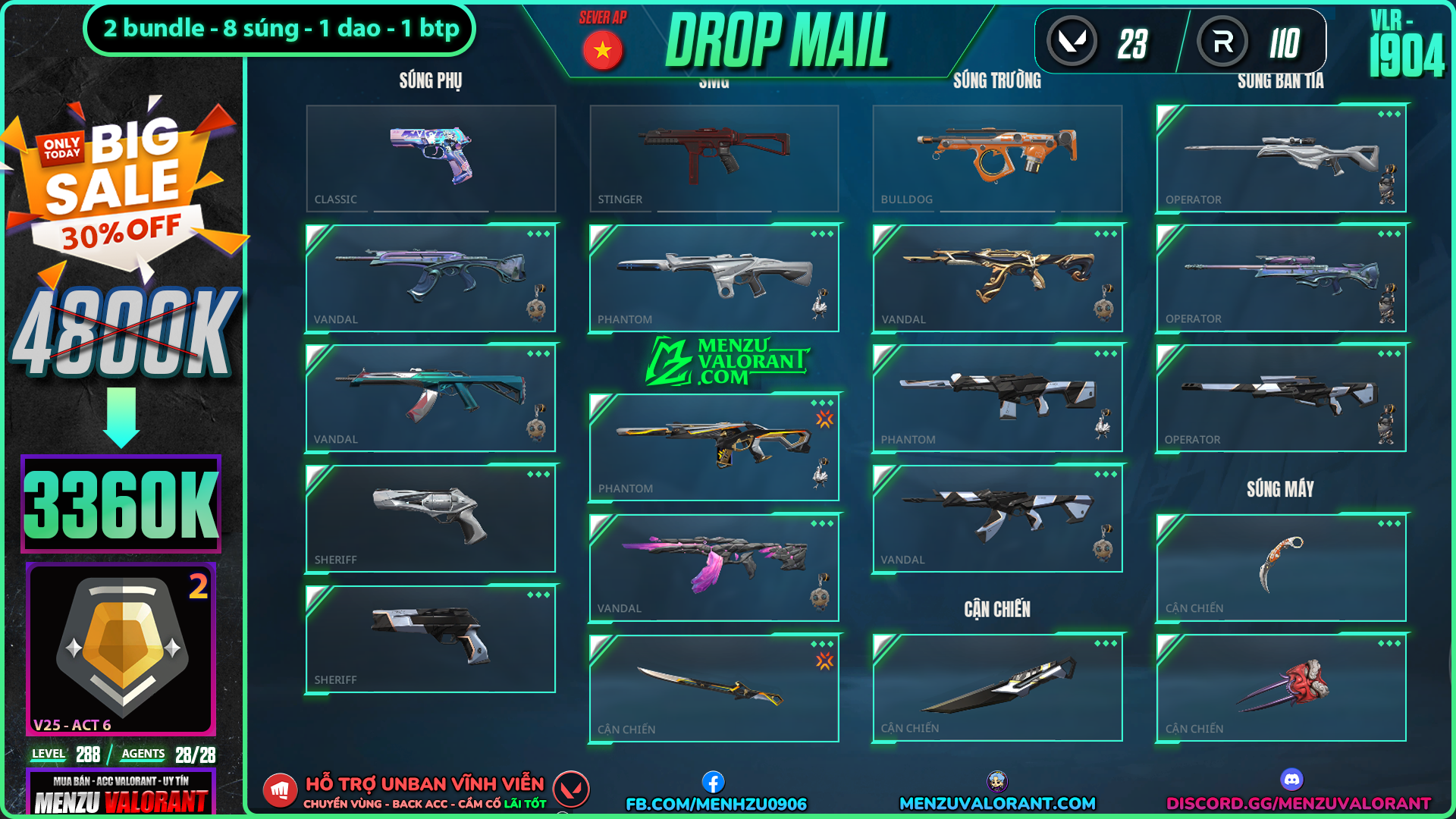Select the black and white Operator skin
The height and width of the screenshot is (819, 1456).
pos(1281,398)
